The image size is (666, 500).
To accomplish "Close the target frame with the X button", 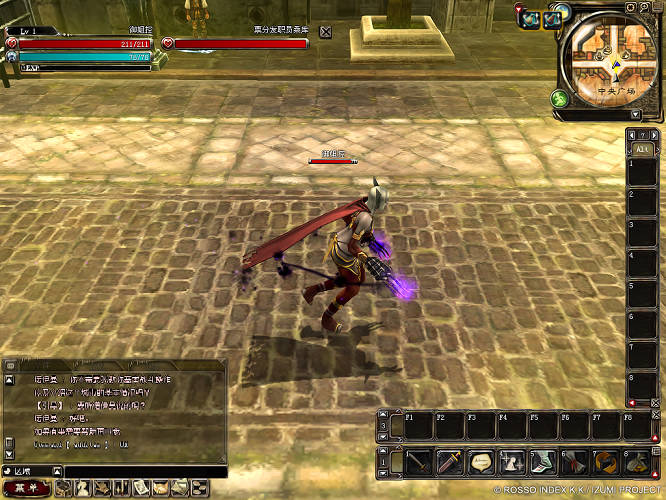I will click(x=326, y=32).
